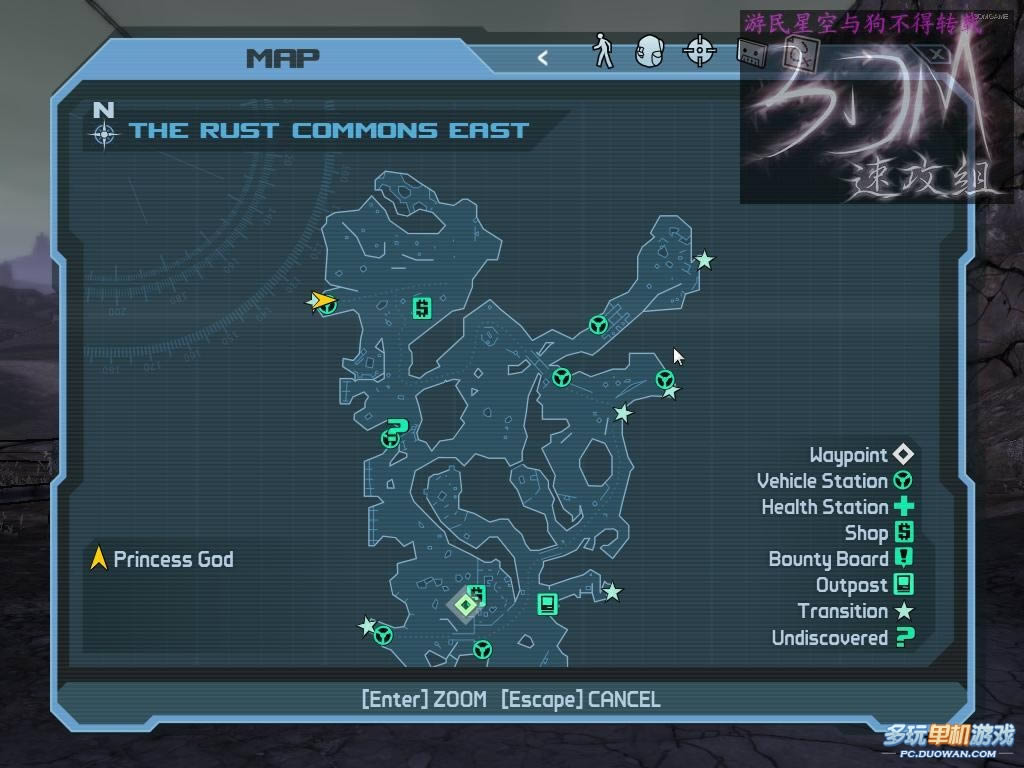1024x768 pixels.
Task: Pick the shop marker beside the waypoint diamond
Action: click(x=478, y=596)
